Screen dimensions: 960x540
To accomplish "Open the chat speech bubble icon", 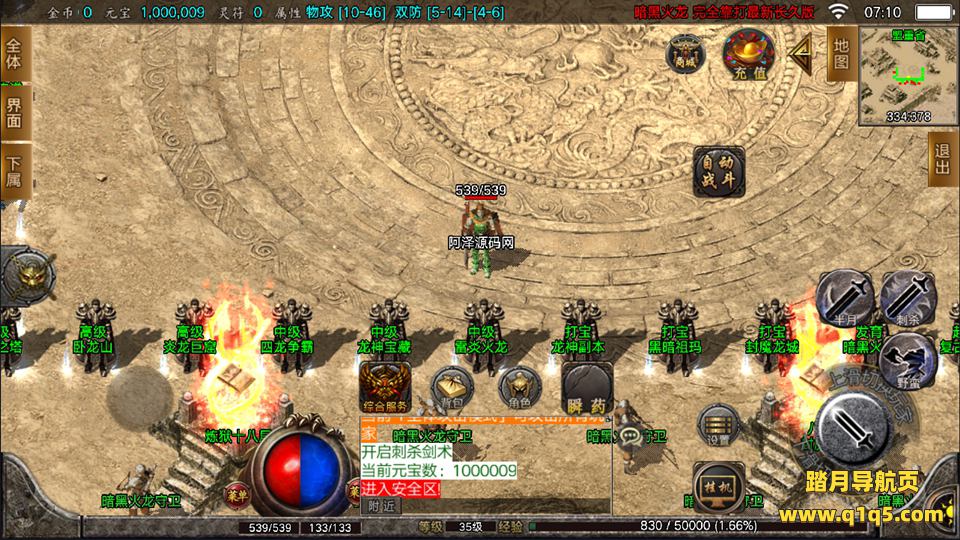I will coord(630,437).
